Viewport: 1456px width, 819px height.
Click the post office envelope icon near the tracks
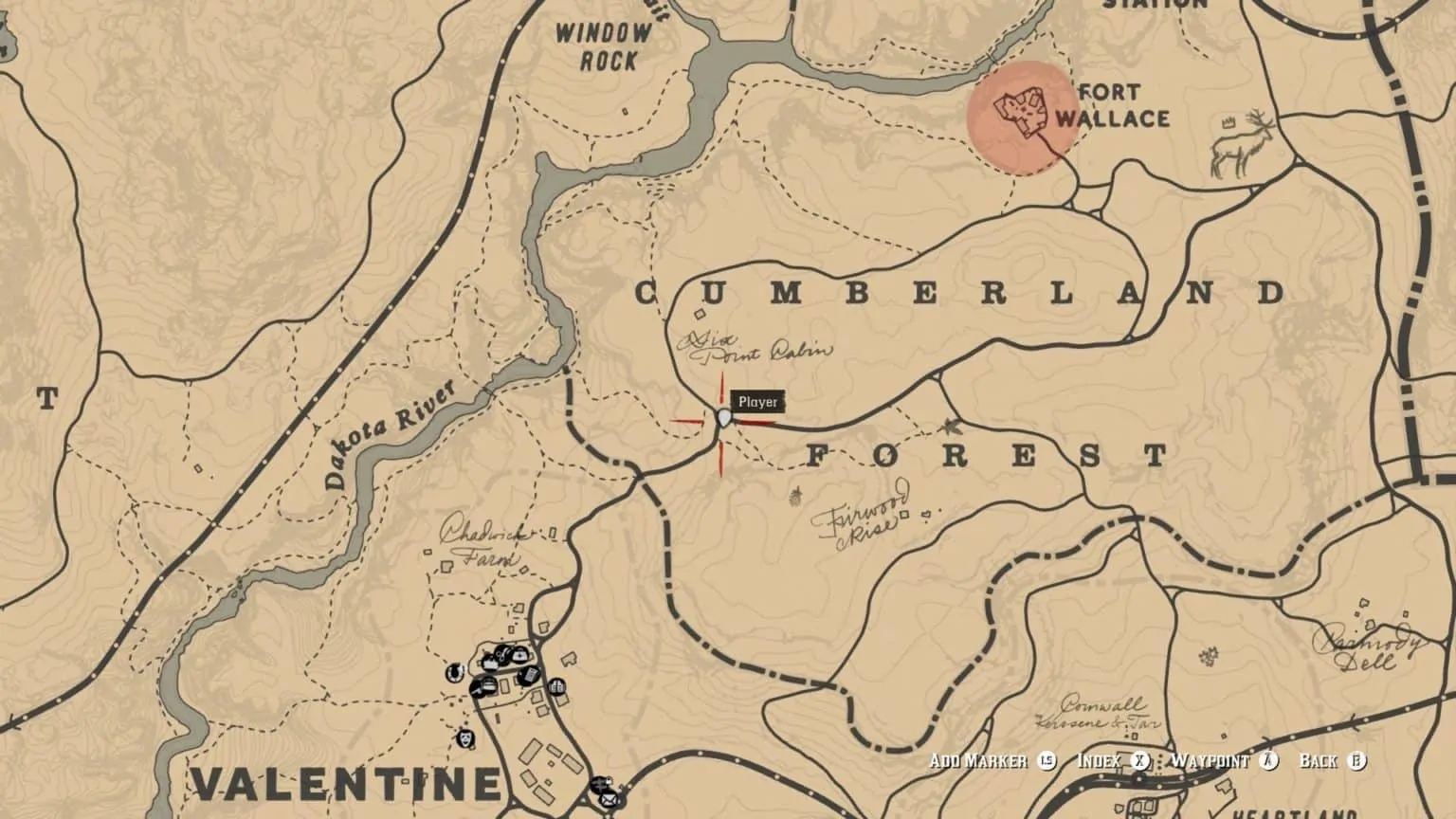tap(610, 800)
